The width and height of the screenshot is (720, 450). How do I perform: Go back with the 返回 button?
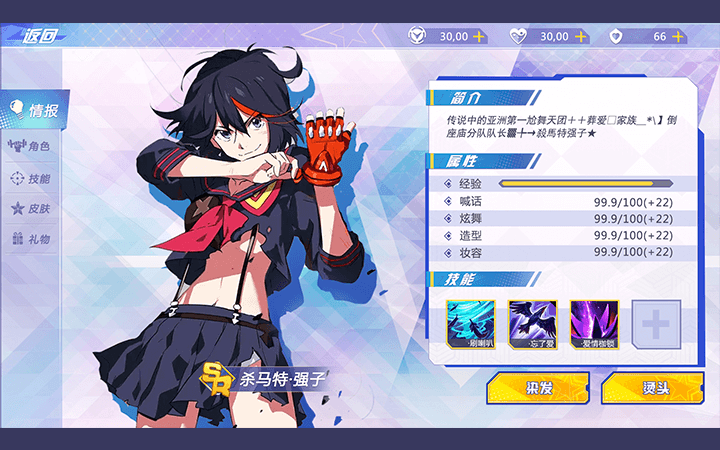pos(38,35)
